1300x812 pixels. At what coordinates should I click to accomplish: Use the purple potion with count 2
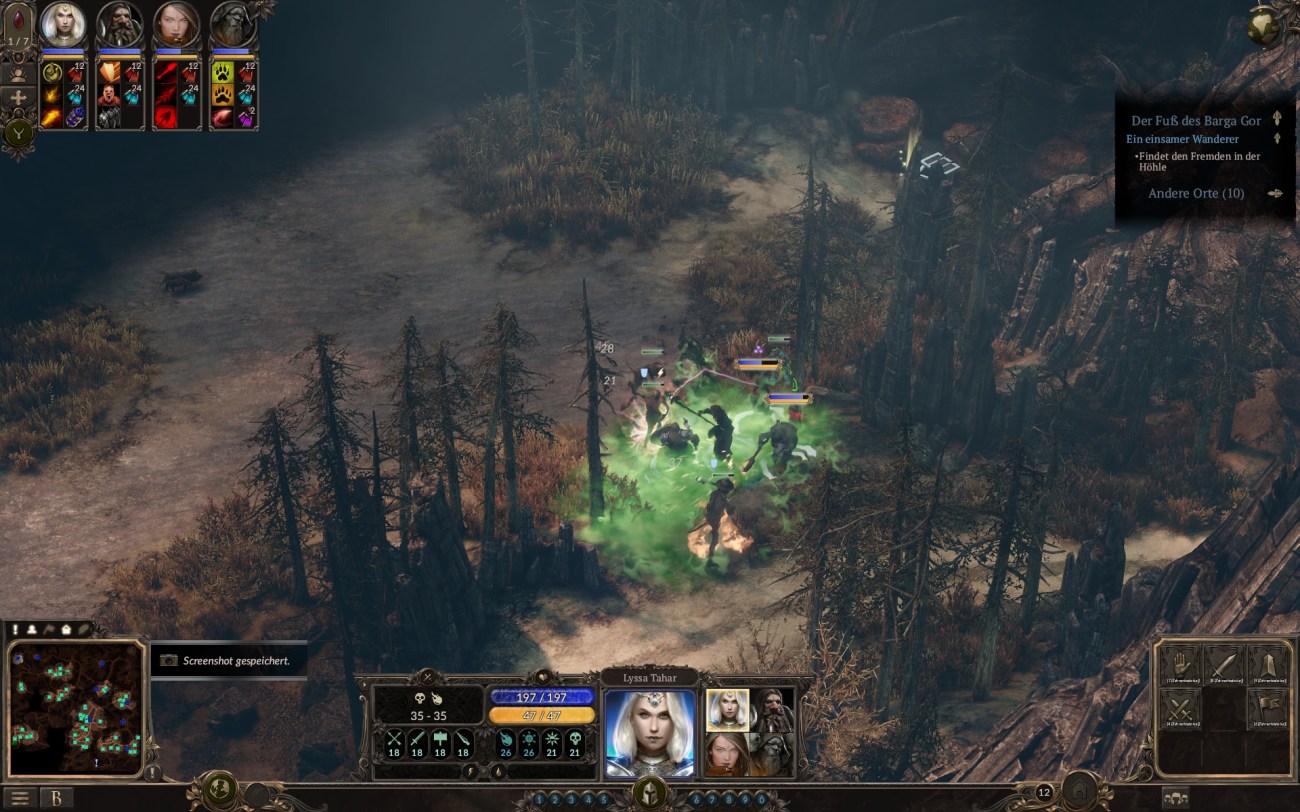click(245, 118)
